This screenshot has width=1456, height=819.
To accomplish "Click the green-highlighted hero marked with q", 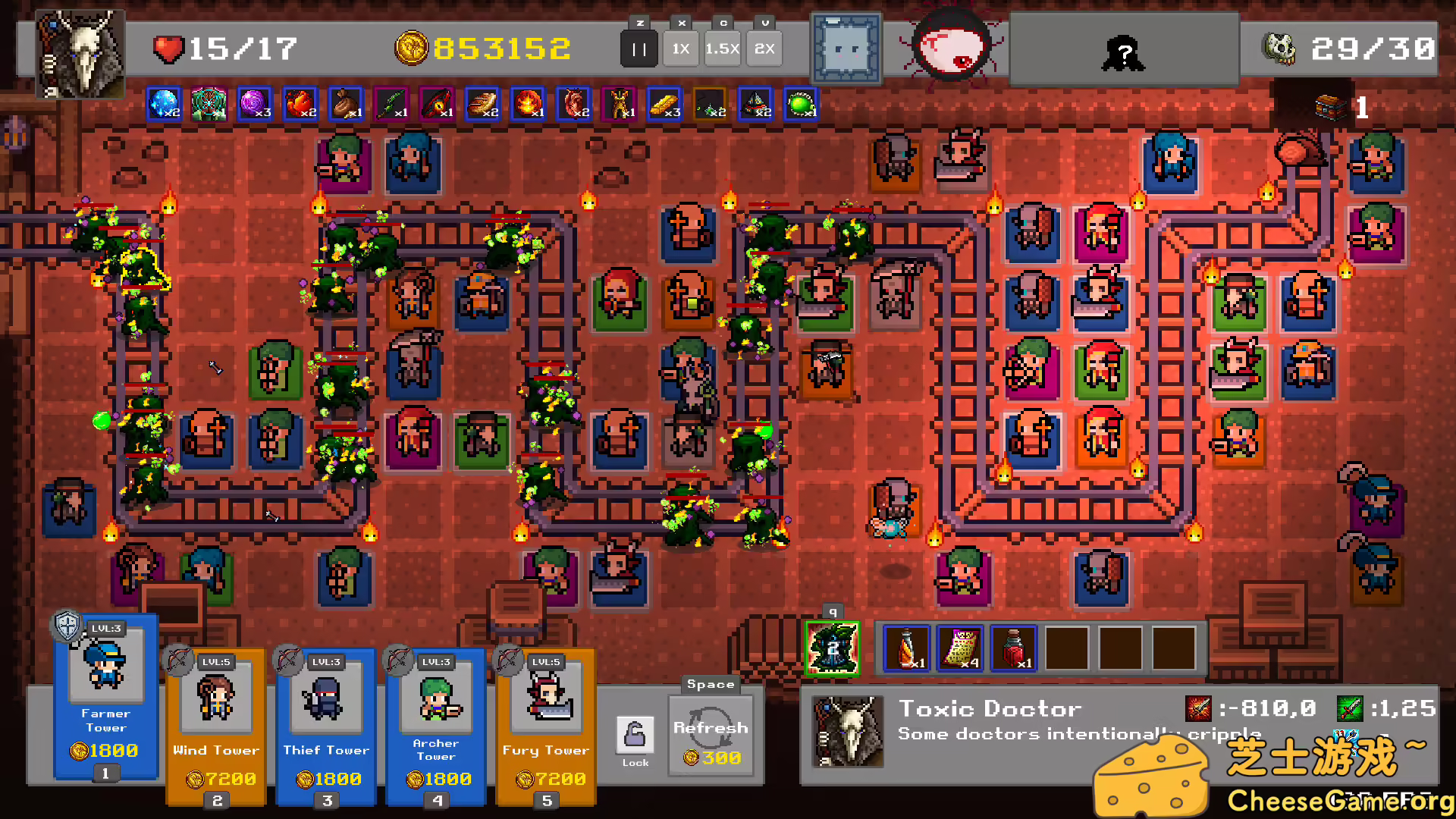I will tap(833, 648).
